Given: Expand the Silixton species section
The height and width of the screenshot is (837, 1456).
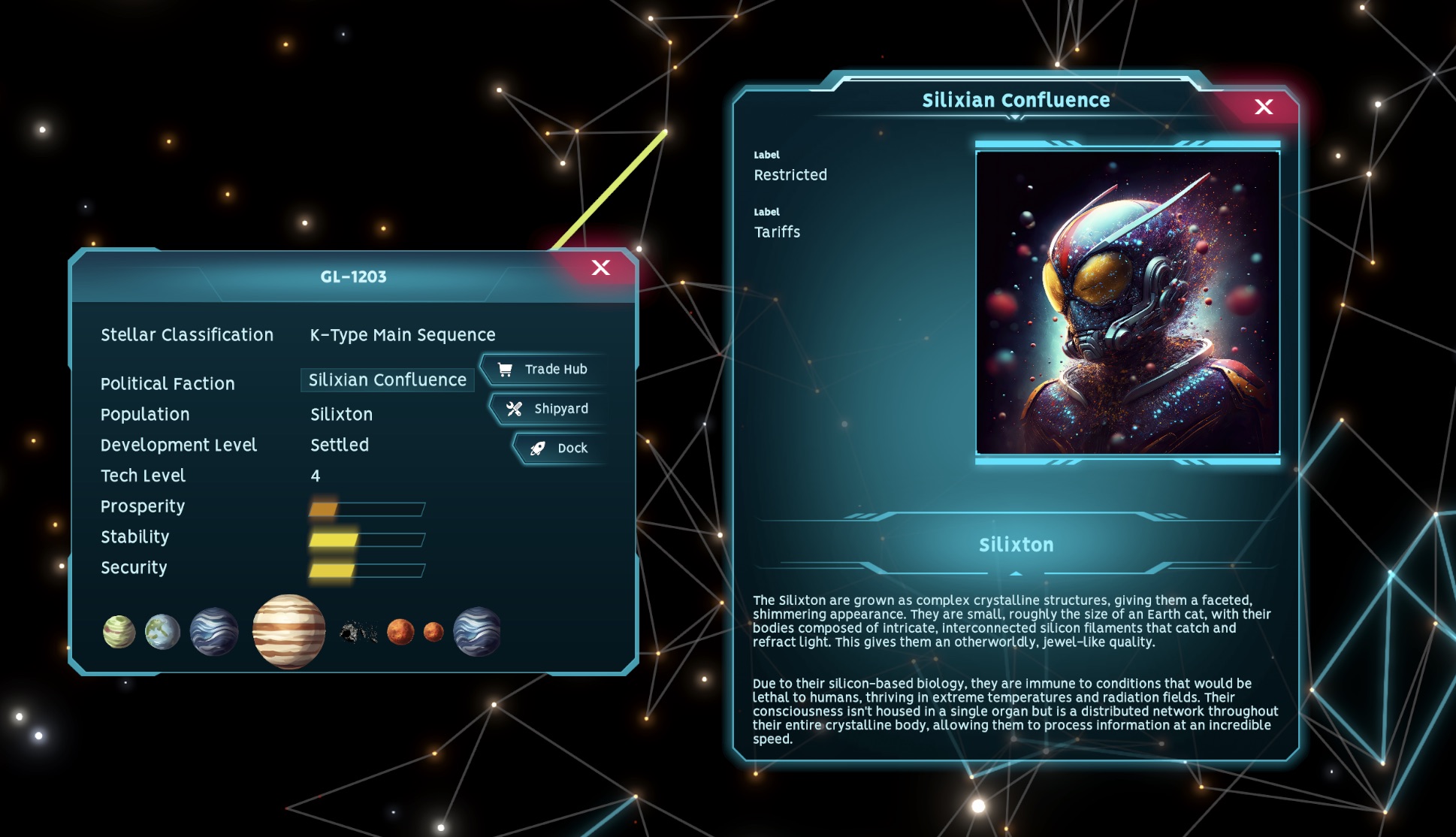Looking at the screenshot, I should (1016, 544).
